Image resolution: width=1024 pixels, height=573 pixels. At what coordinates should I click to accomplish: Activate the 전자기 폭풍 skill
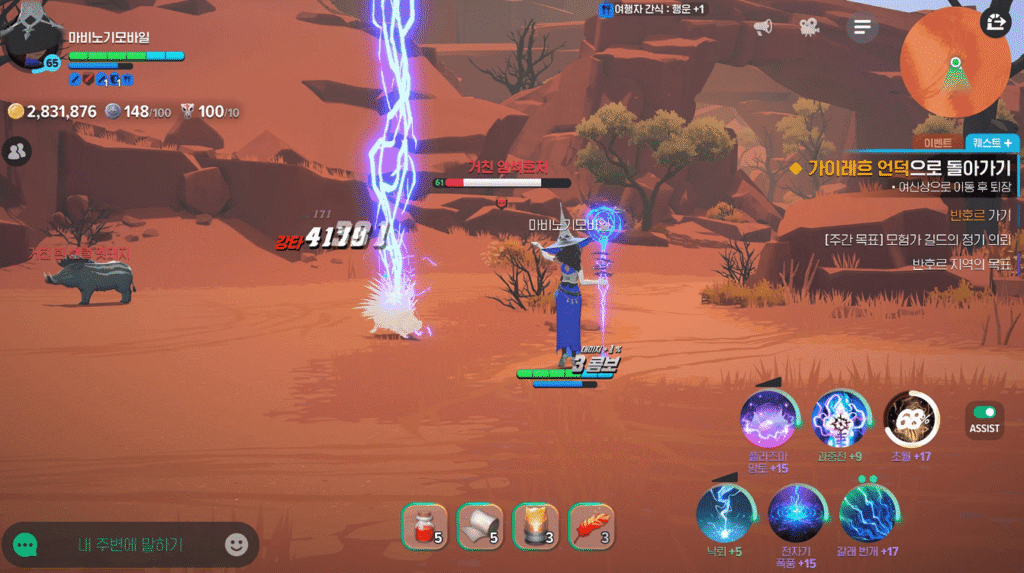point(795,512)
